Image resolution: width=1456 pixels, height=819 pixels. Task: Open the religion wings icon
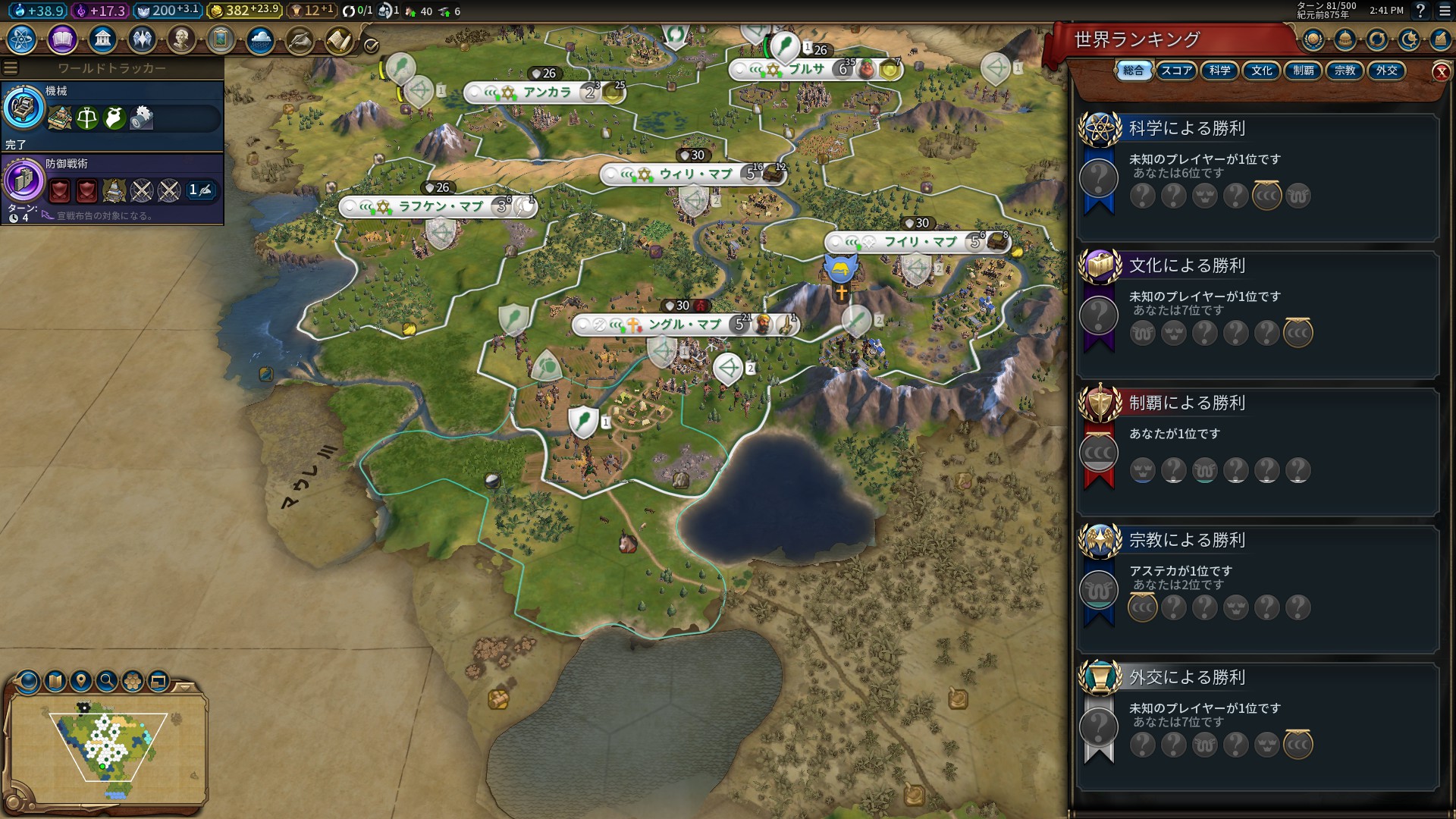[142, 39]
